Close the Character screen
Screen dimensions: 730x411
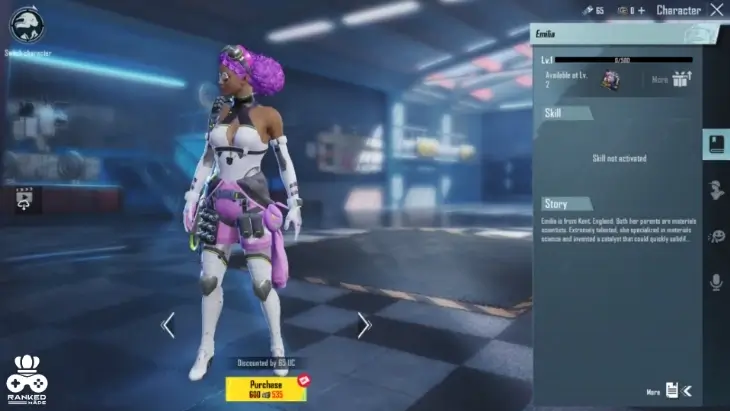tap(716, 10)
